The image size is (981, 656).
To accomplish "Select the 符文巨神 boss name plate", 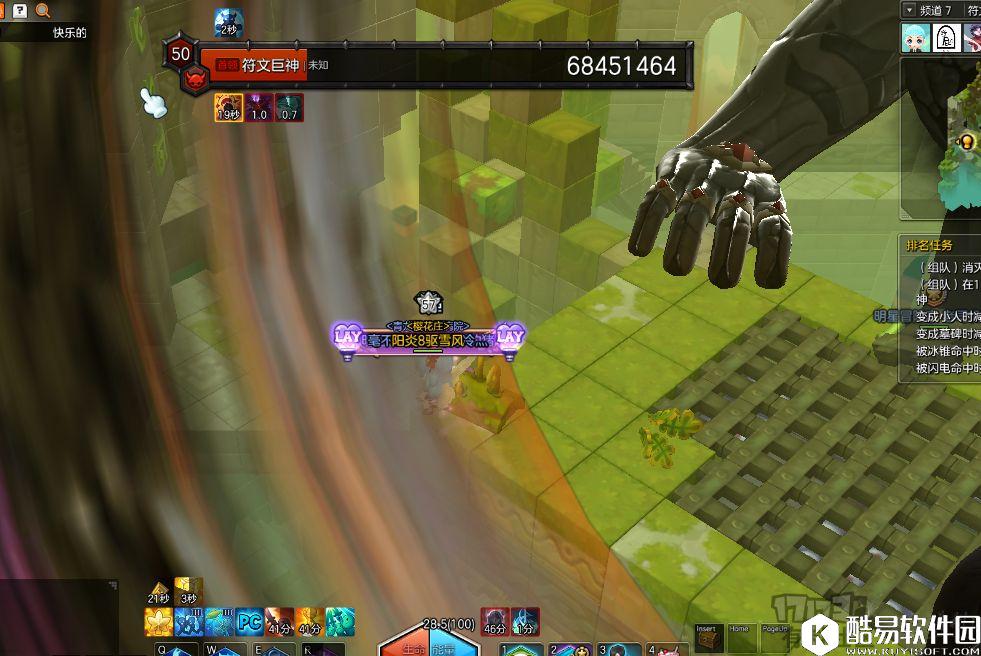I will [x=270, y=65].
